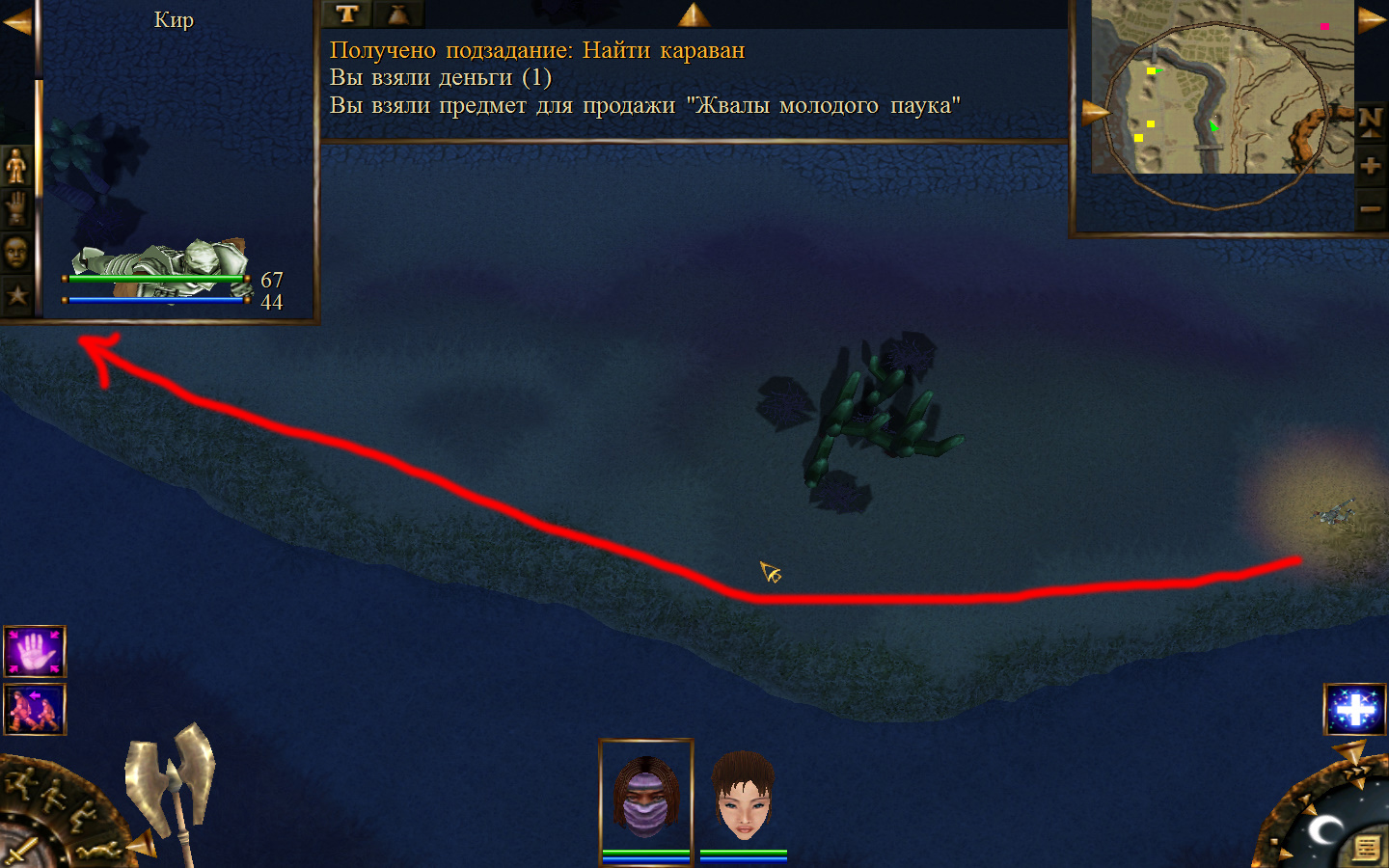The width and height of the screenshot is (1389, 868).
Task: Activate the follow-the-leader walking soldiers icon
Action: click(35, 710)
